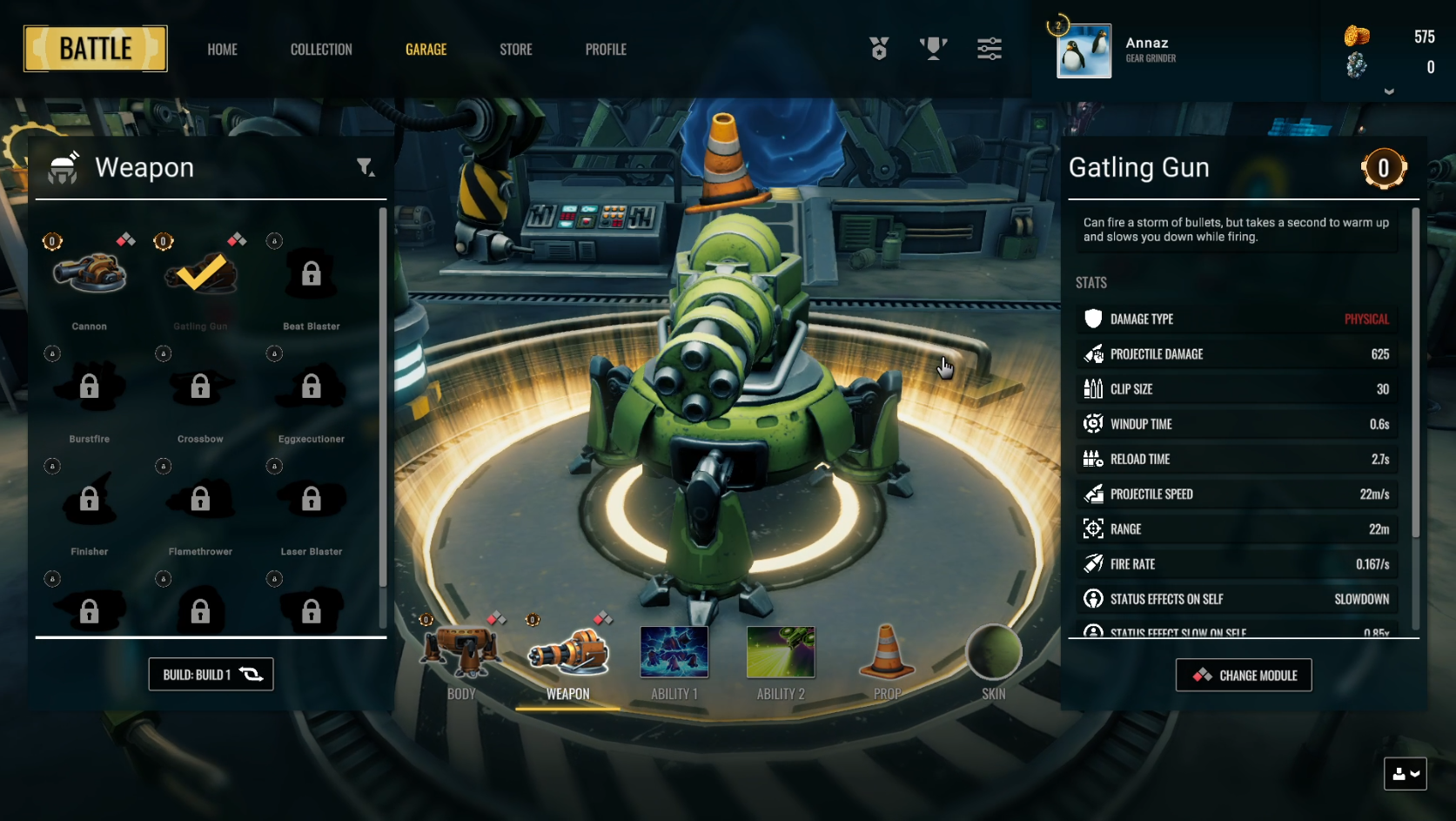Open the PROFILE tab
Viewport: 1456px width, 821px height.
606,50
